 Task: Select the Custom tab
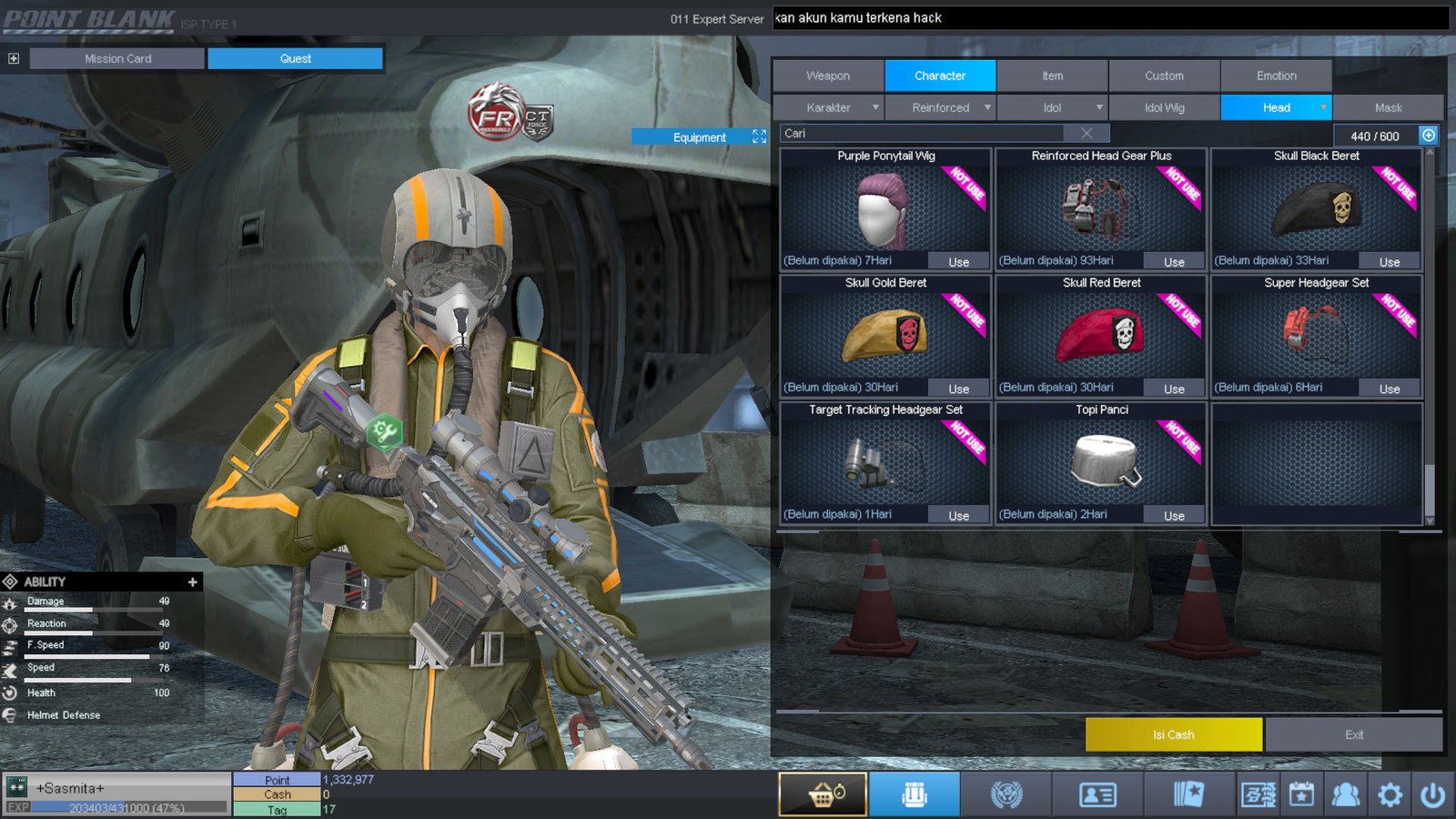pyautogui.click(x=1164, y=76)
